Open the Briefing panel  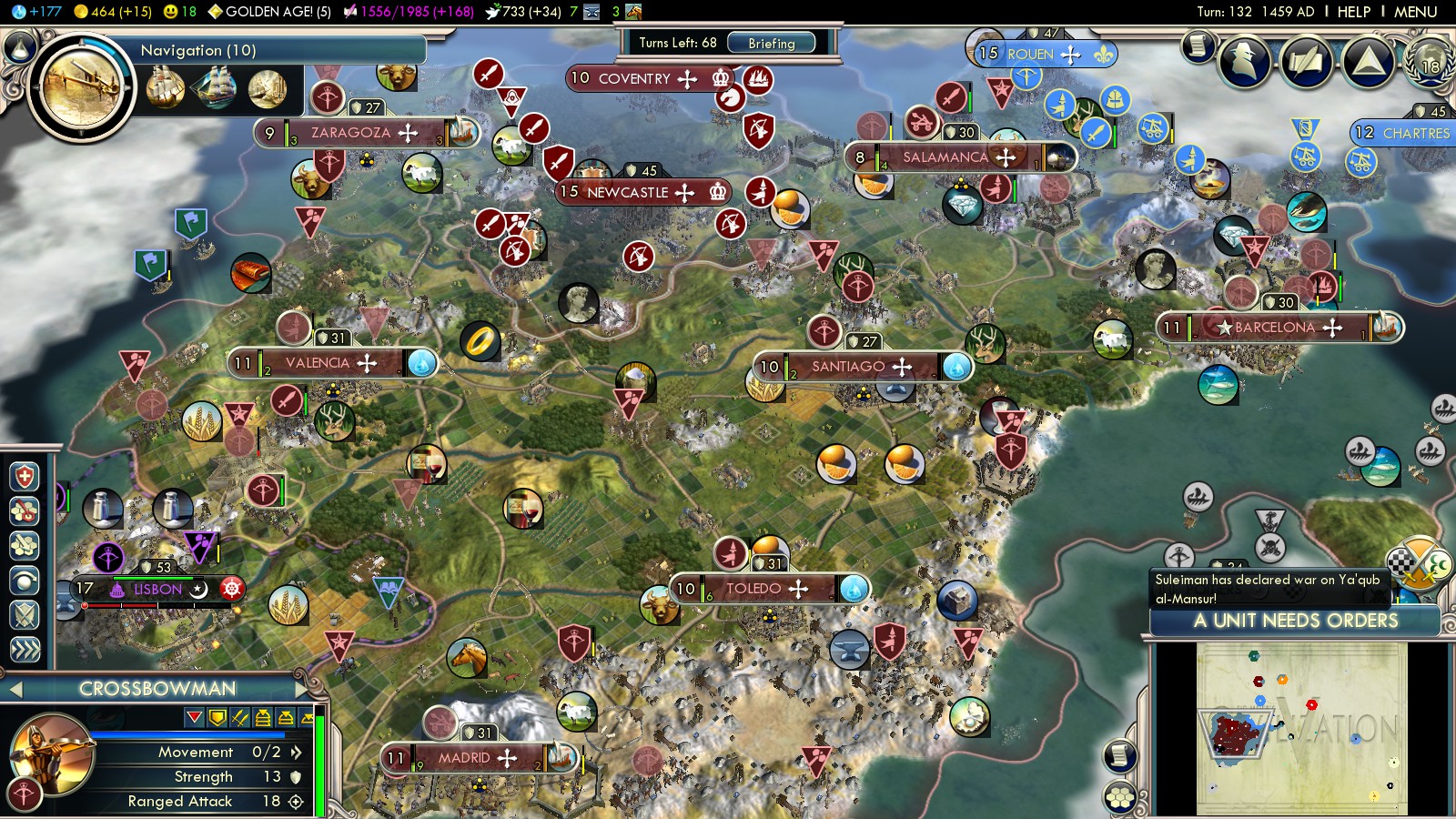tap(771, 43)
